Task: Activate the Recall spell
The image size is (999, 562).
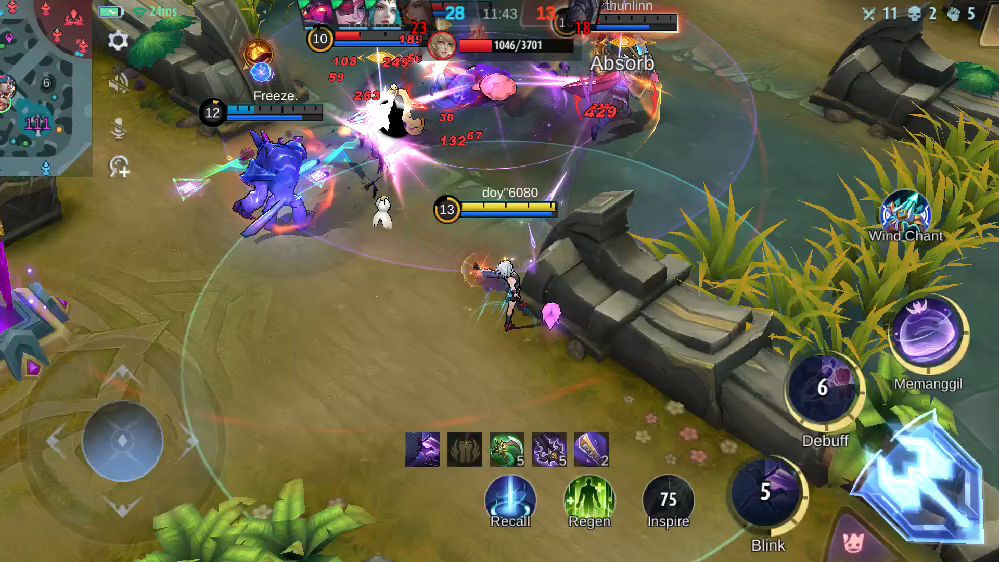Action: 510,498
